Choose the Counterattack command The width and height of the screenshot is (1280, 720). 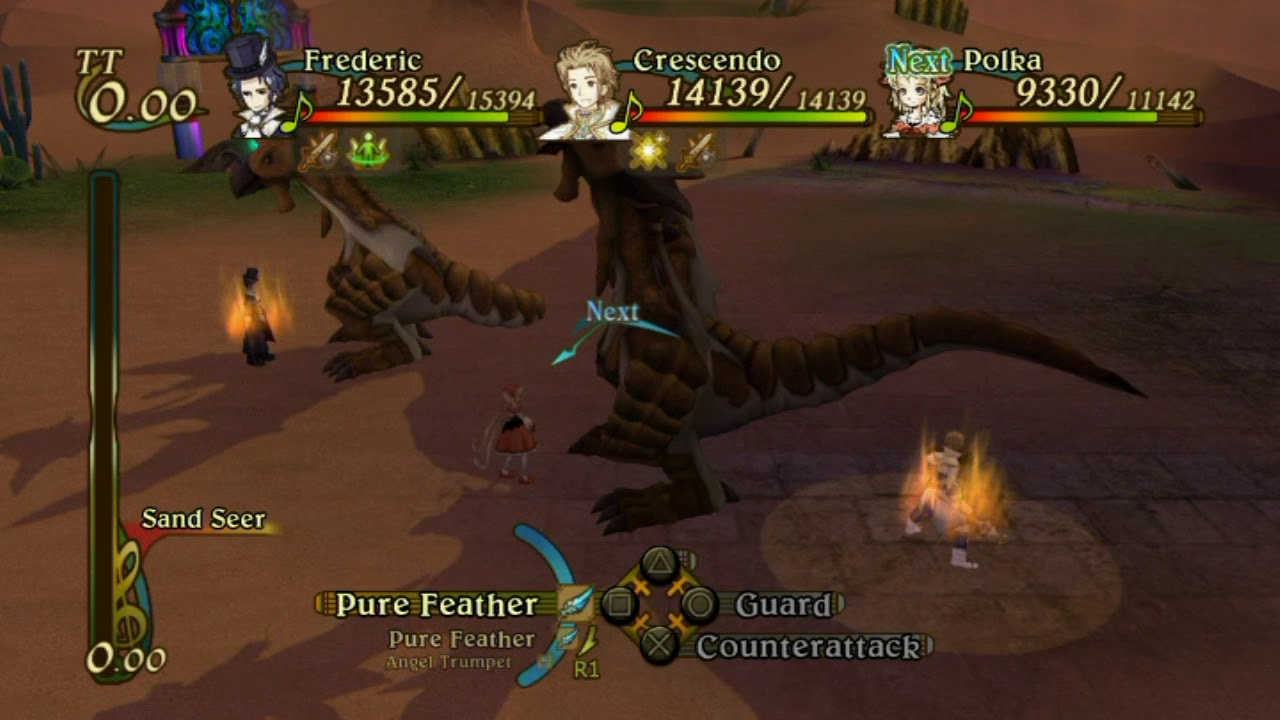click(807, 647)
